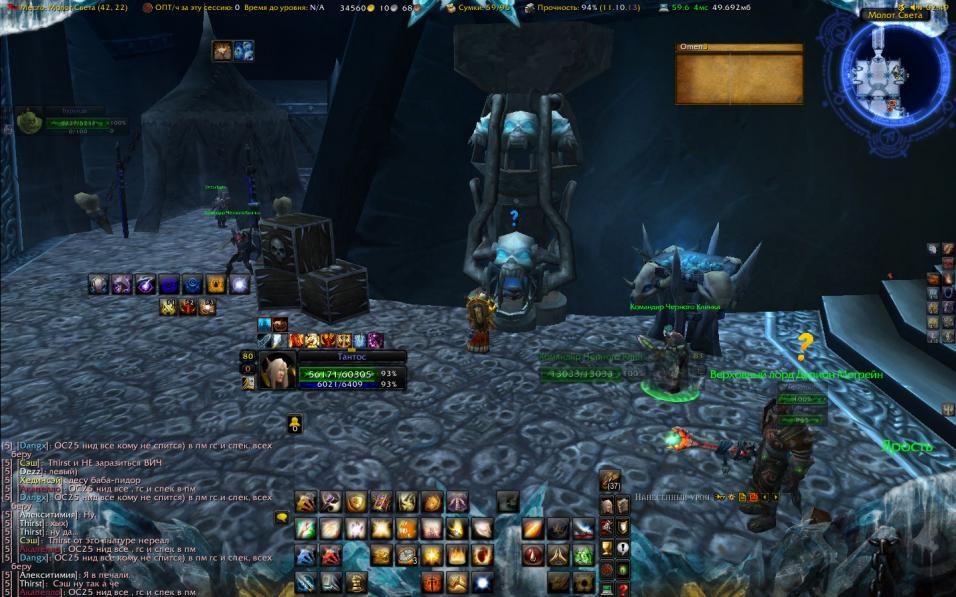Open the yellow chat bubble menu

(x=281, y=518)
